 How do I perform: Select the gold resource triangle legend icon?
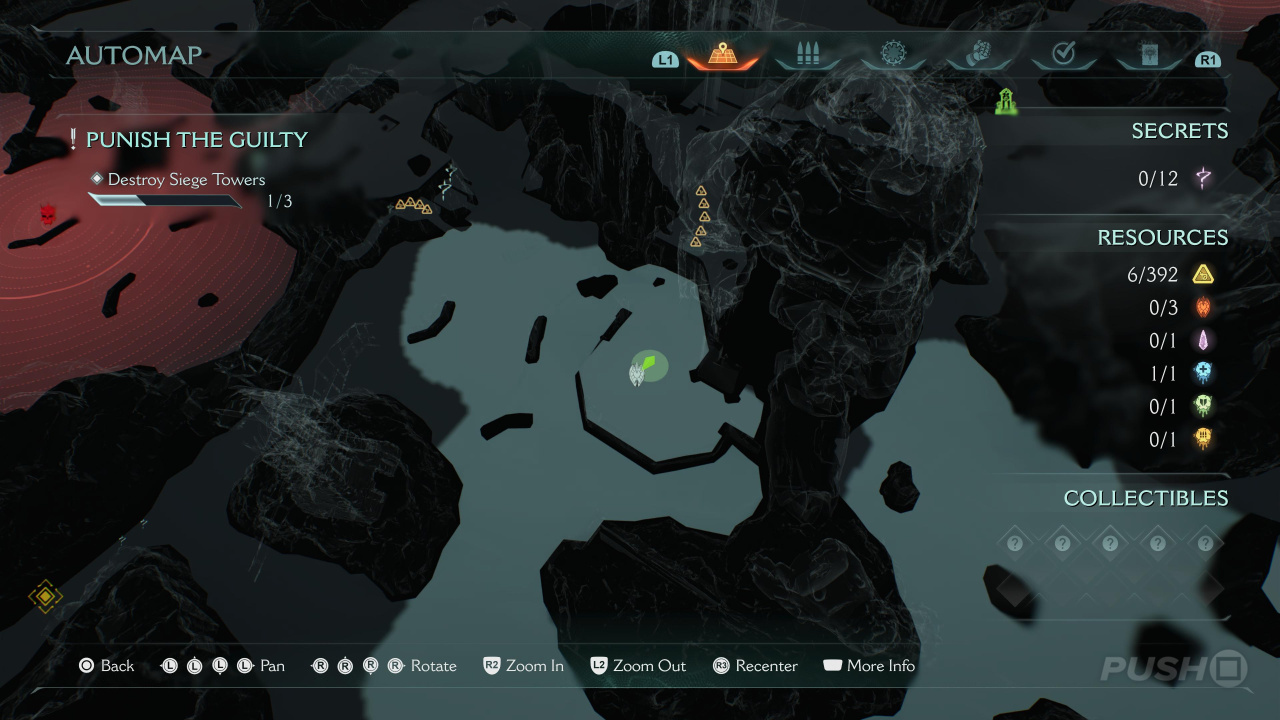tap(1203, 274)
